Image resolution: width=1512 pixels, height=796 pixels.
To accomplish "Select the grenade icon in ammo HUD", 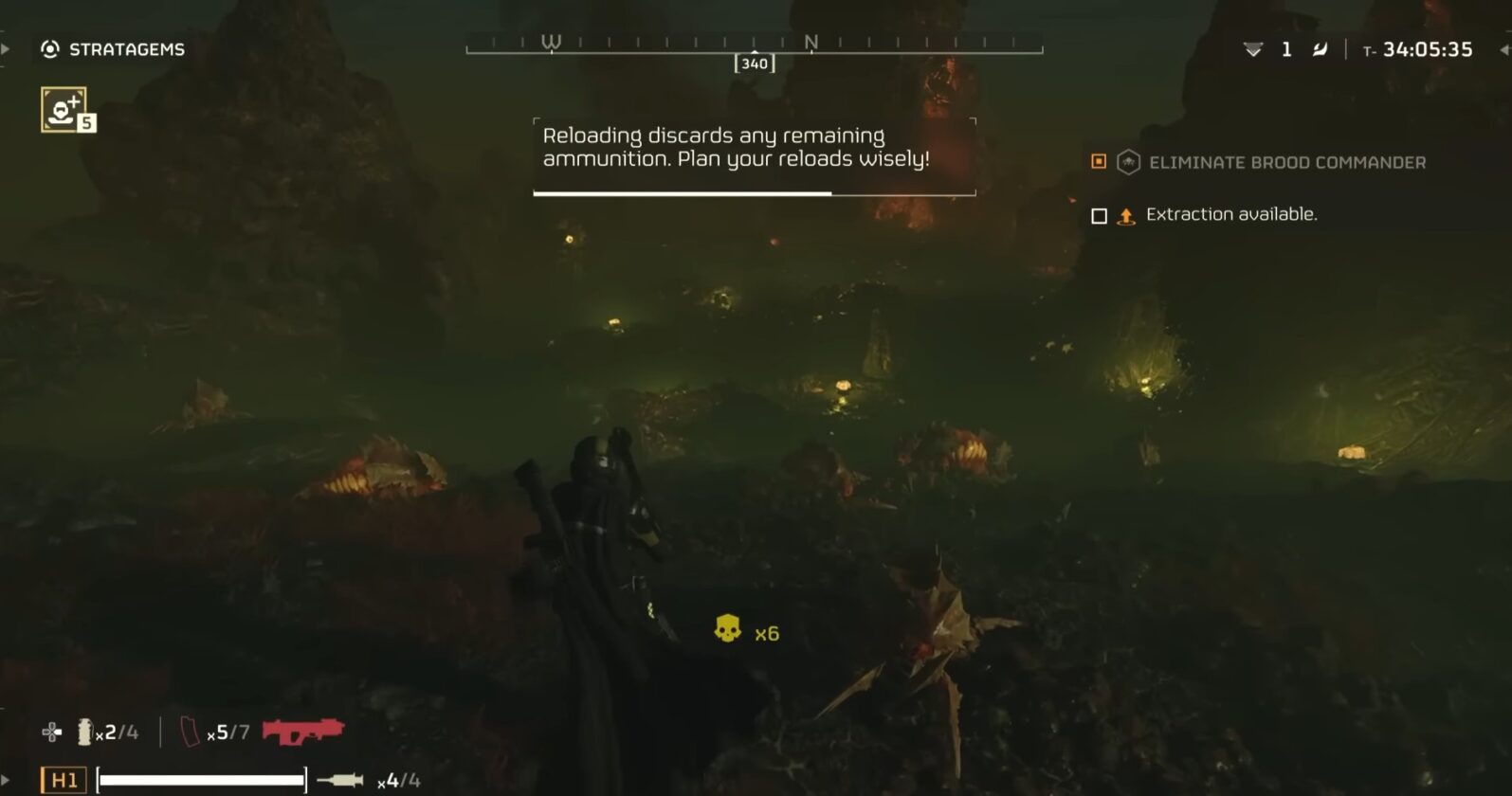I will pyautogui.click(x=83, y=732).
